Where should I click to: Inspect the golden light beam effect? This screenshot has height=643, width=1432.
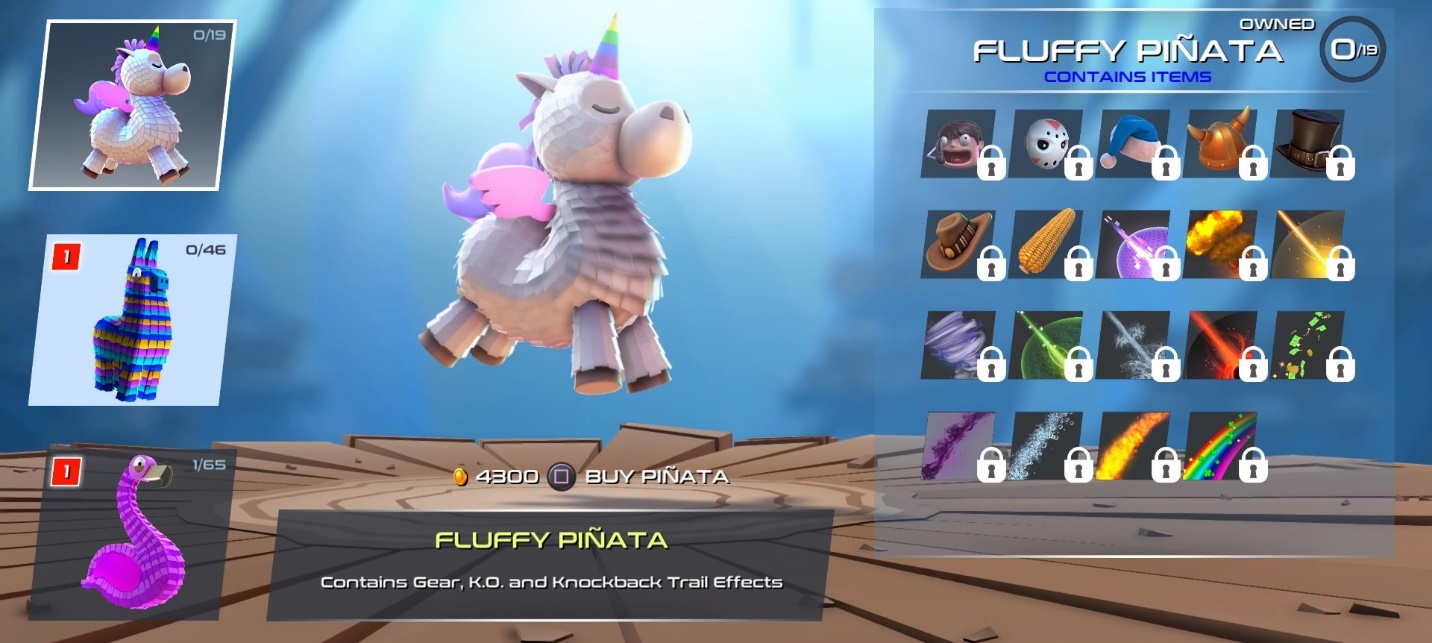point(1307,244)
